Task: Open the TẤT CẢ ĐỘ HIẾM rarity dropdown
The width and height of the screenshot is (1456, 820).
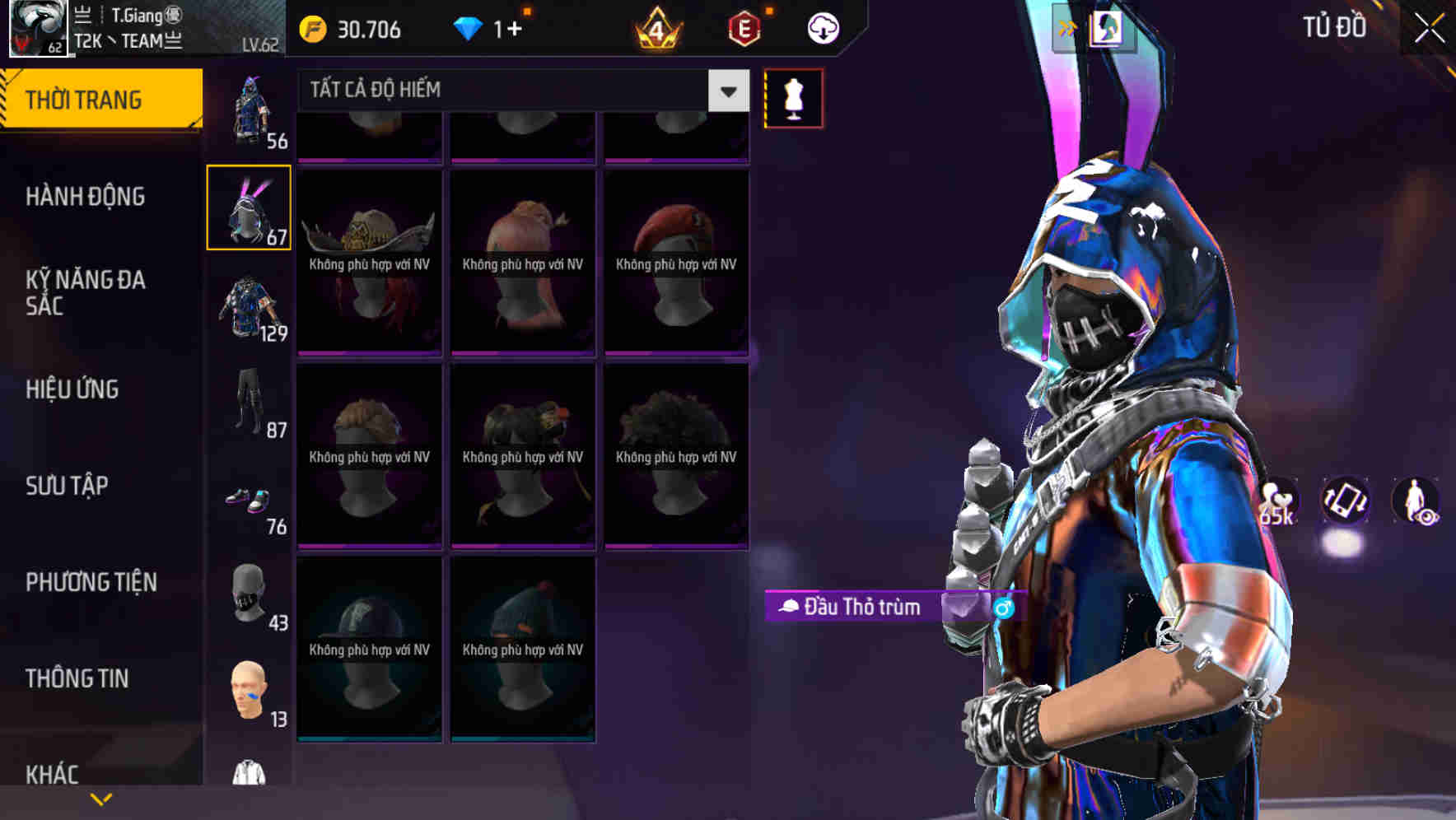Action: pos(519,91)
